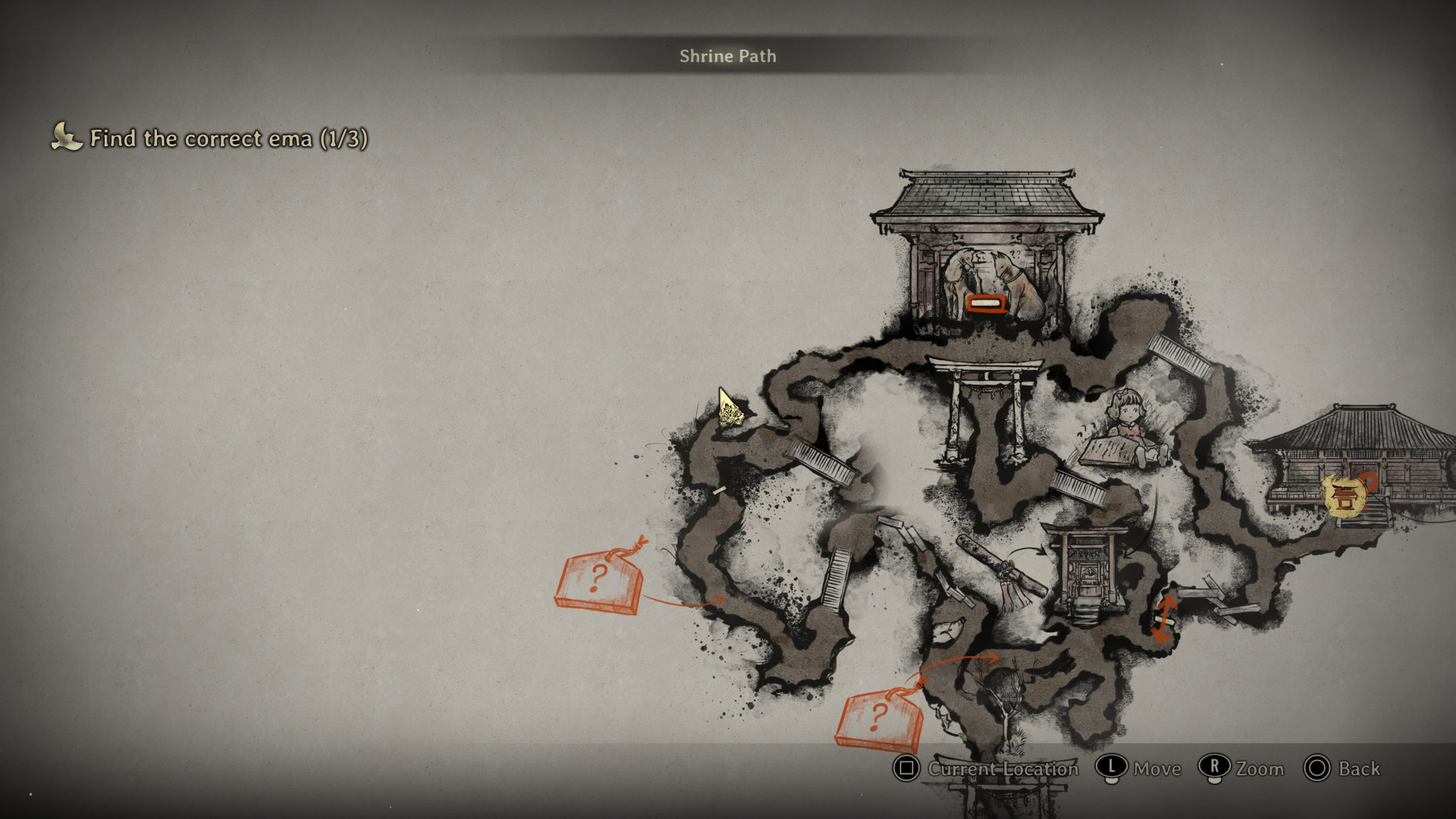Select the "Find the correct ema" objective tracker
This screenshot has height=819, width=1456.
pyautogui.click(x=210, y=139)
